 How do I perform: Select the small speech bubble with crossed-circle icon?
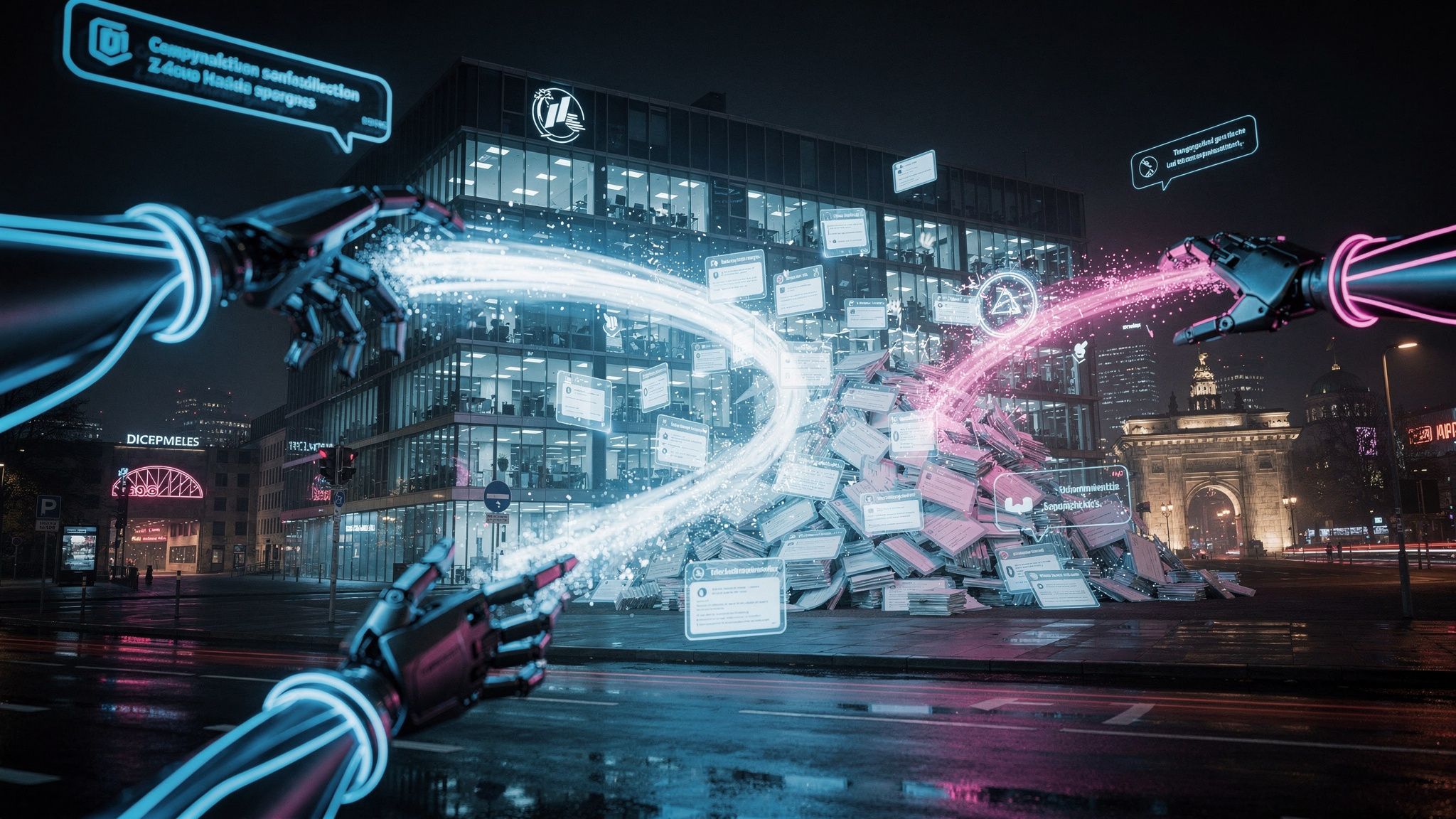[x=1194, y=153]
